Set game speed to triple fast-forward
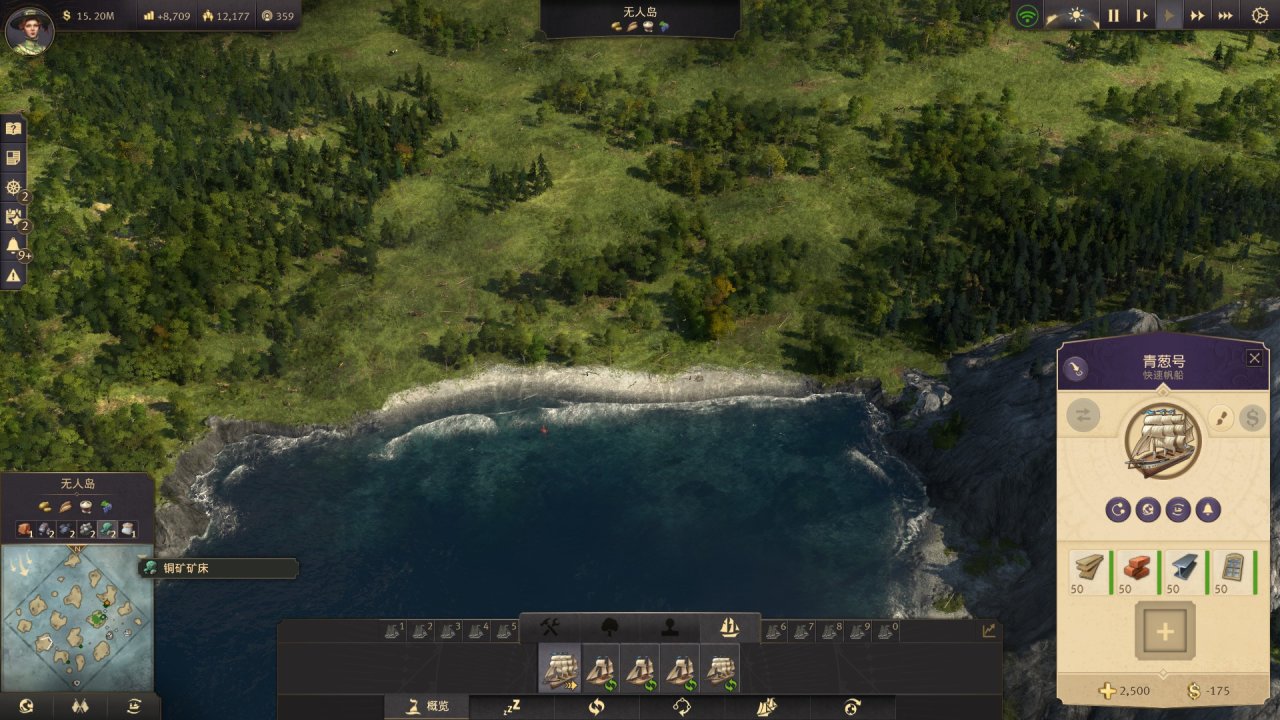The width and height of the screenshot is (1280, 720). [x=1225, y=16]
